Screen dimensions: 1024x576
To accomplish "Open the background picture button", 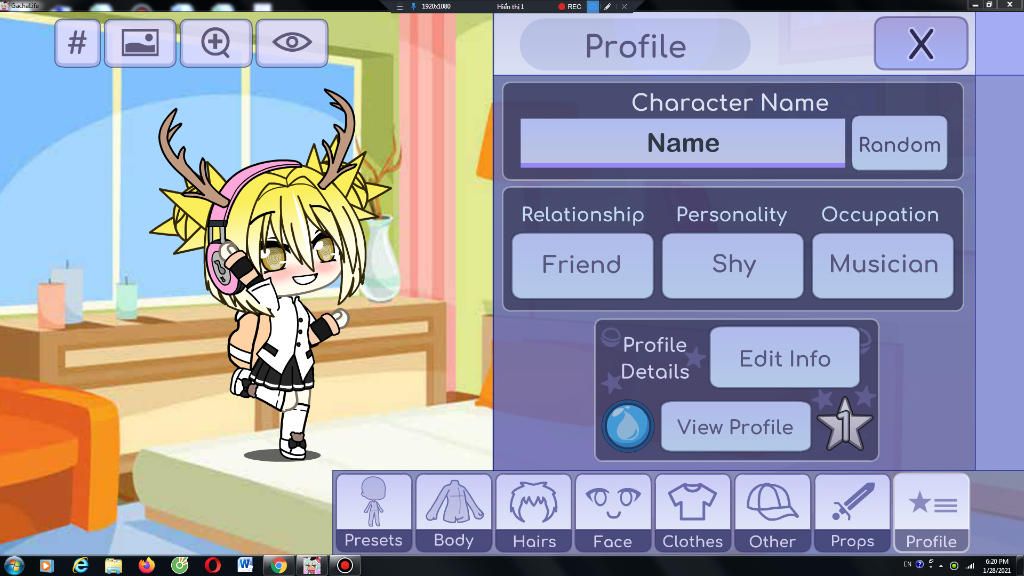I will [140, 43].
